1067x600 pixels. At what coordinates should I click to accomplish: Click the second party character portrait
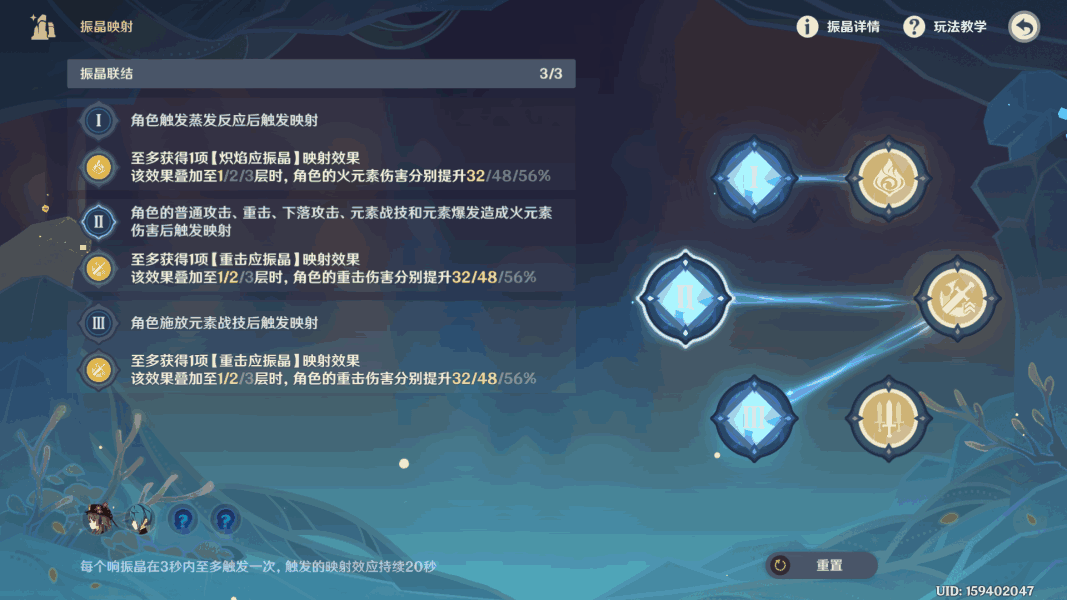coord(139,518)
